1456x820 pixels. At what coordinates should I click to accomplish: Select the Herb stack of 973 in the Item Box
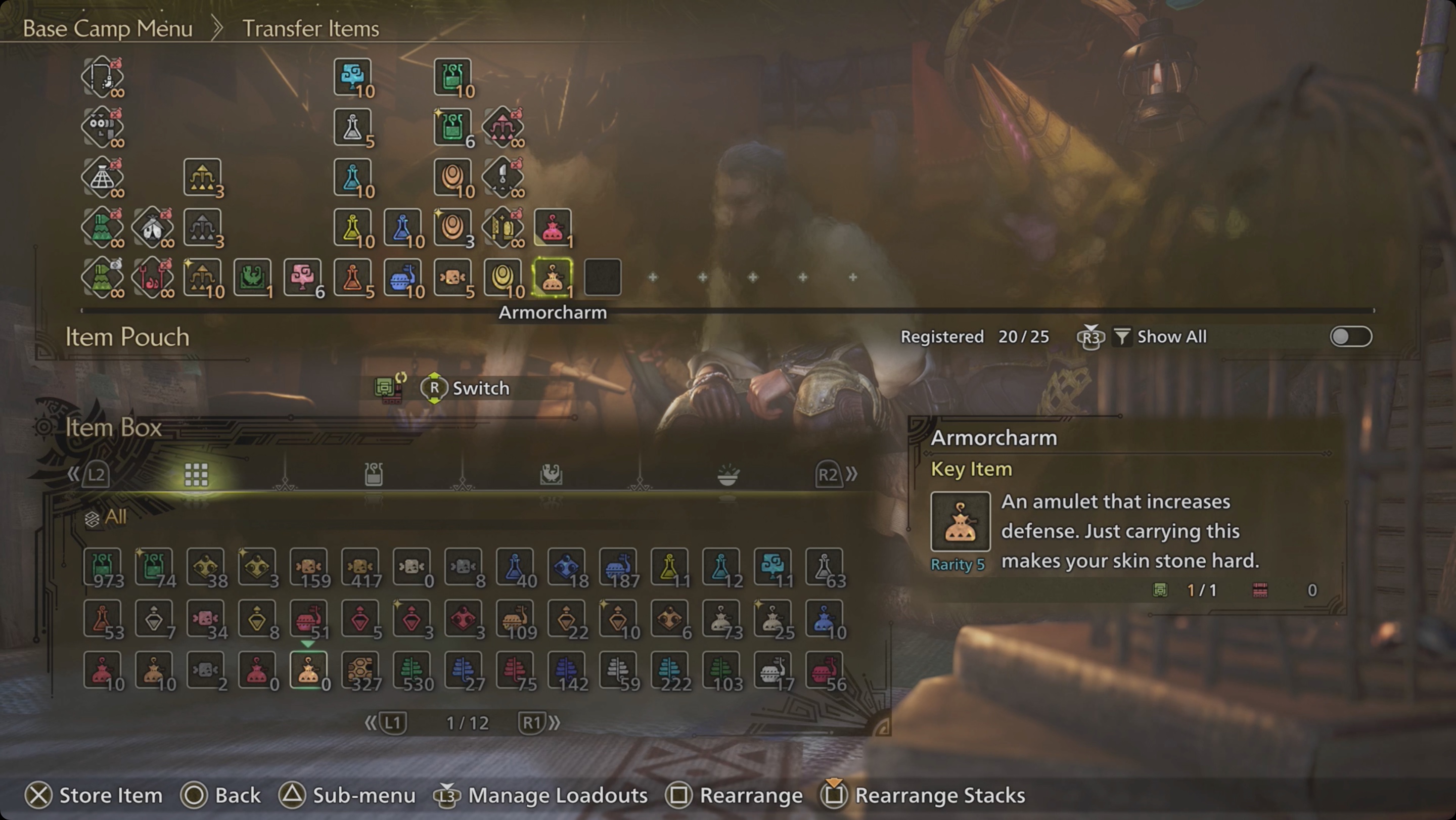click(103, 567)
